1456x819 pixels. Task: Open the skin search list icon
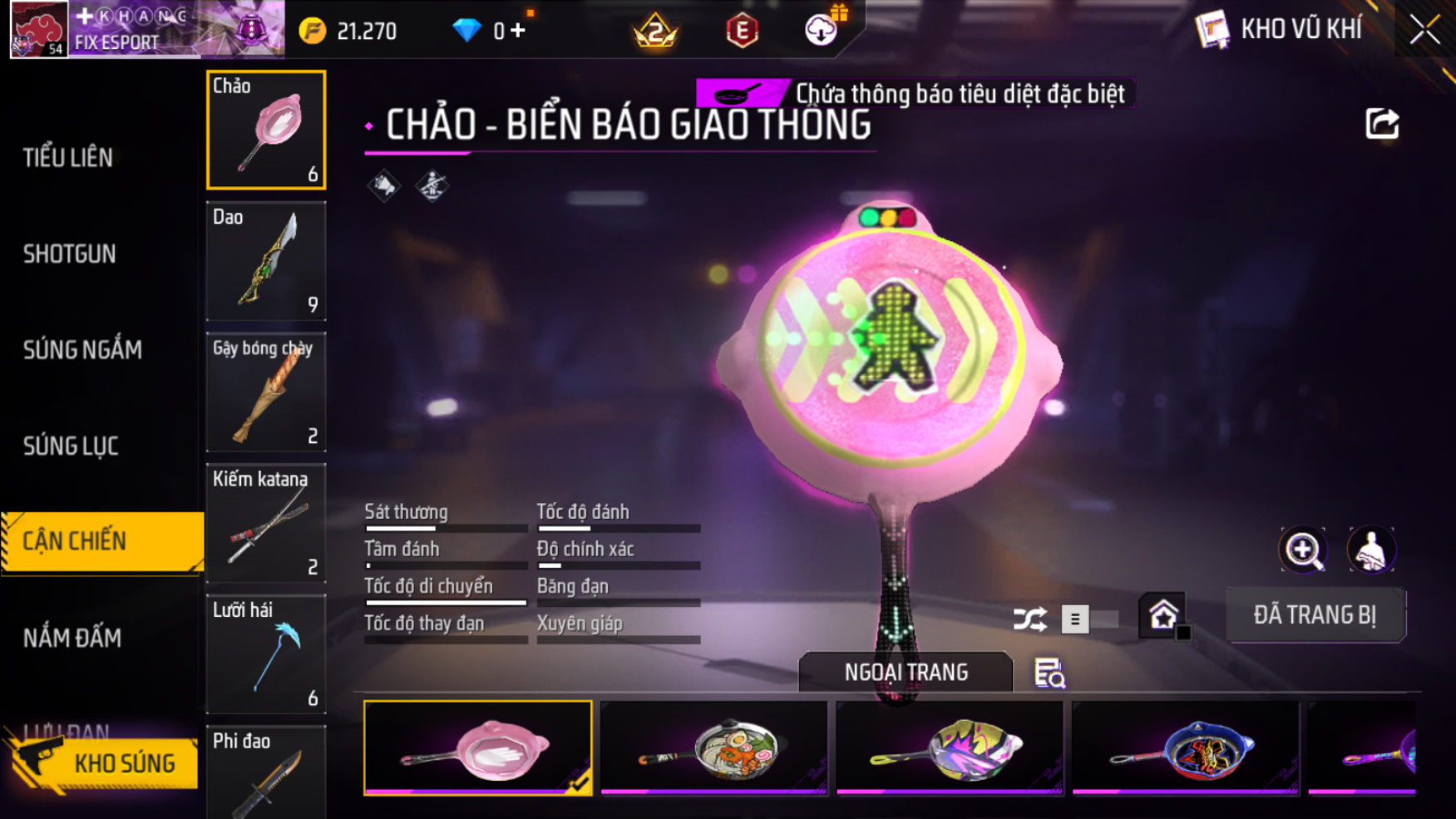pyautogui.click(x=1049, y=673)
